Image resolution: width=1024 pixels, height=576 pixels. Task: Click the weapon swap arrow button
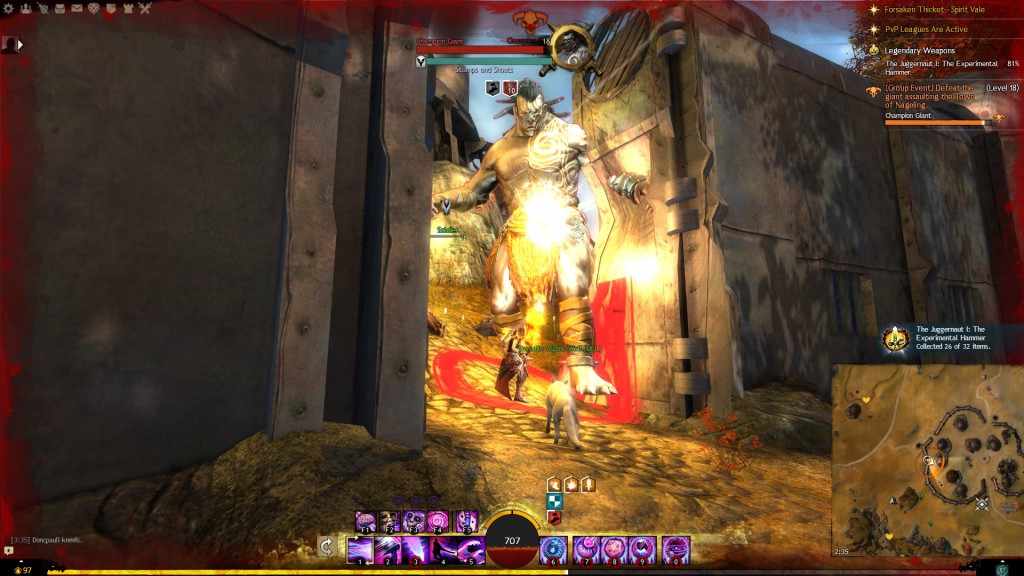coord(326,546)
